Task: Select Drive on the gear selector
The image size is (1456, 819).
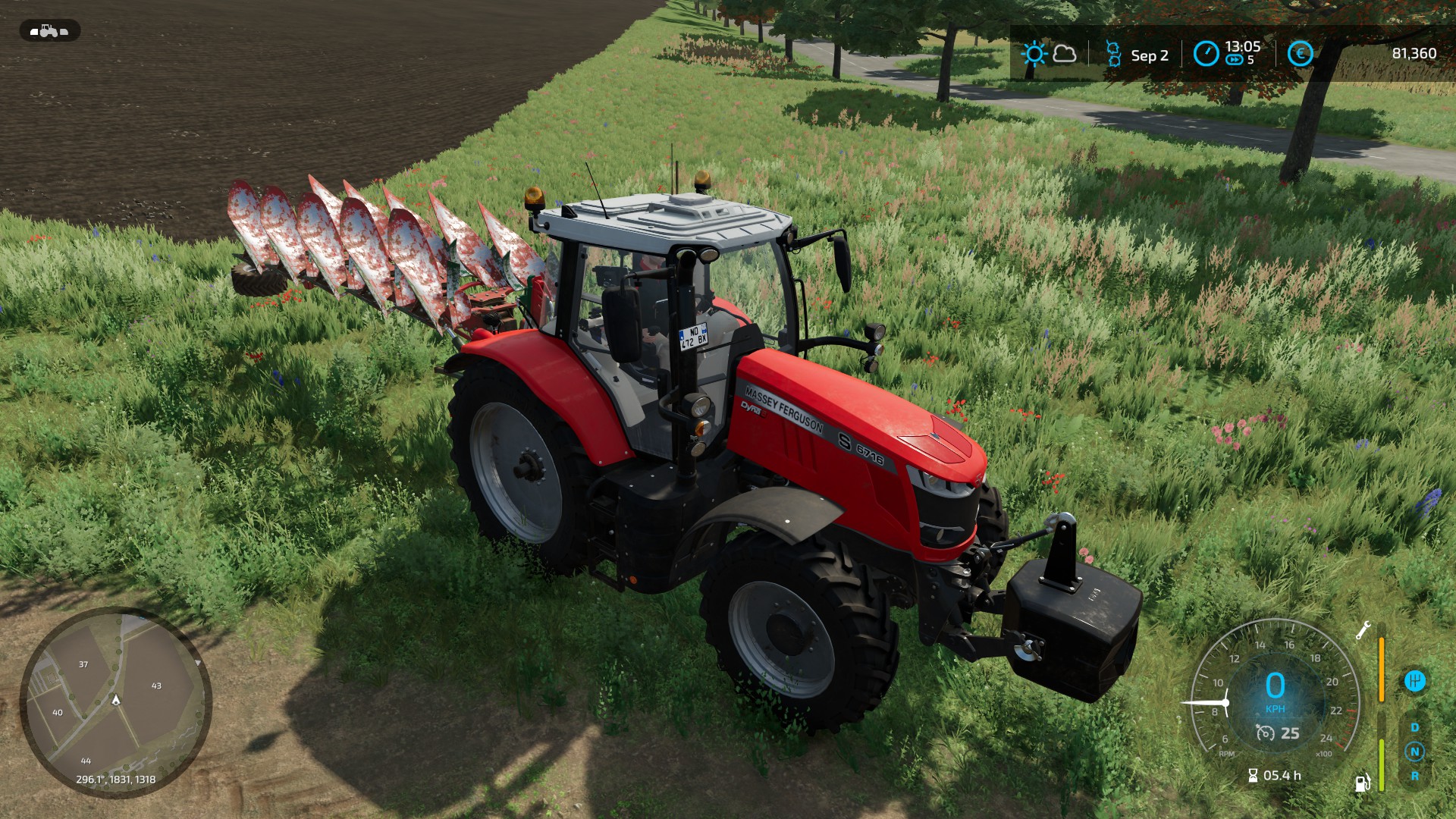Action: coord(1414,727)
